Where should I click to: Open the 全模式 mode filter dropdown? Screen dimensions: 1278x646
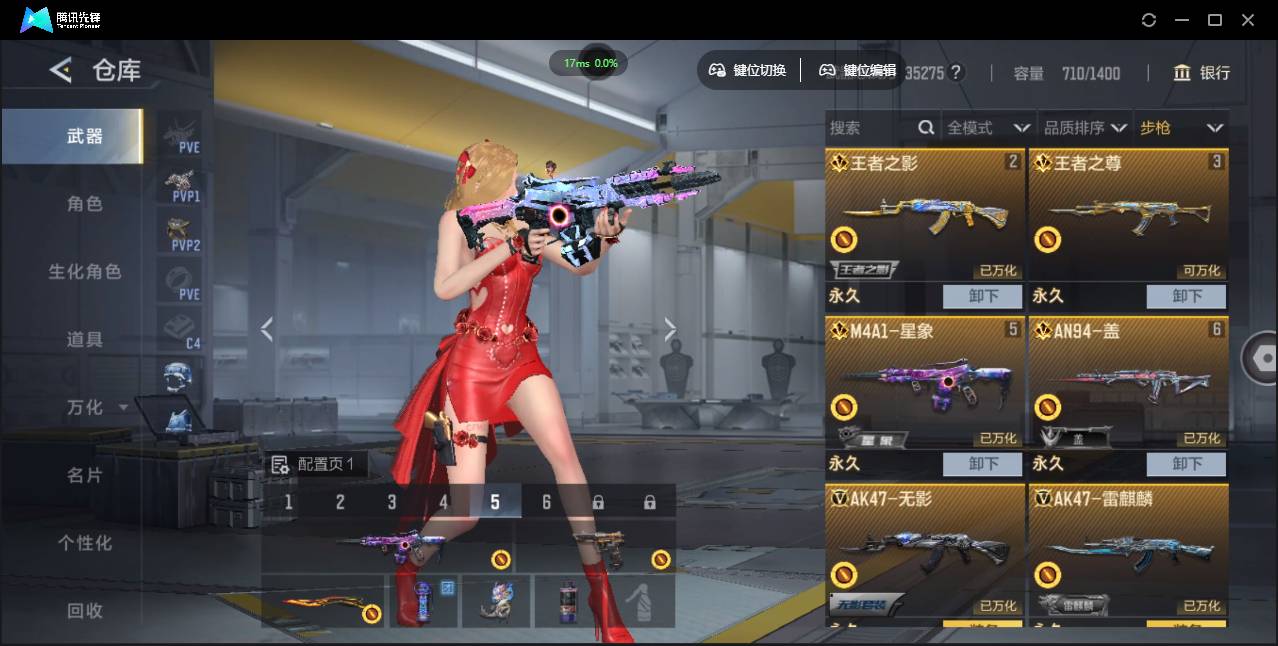tap(988, 128)
